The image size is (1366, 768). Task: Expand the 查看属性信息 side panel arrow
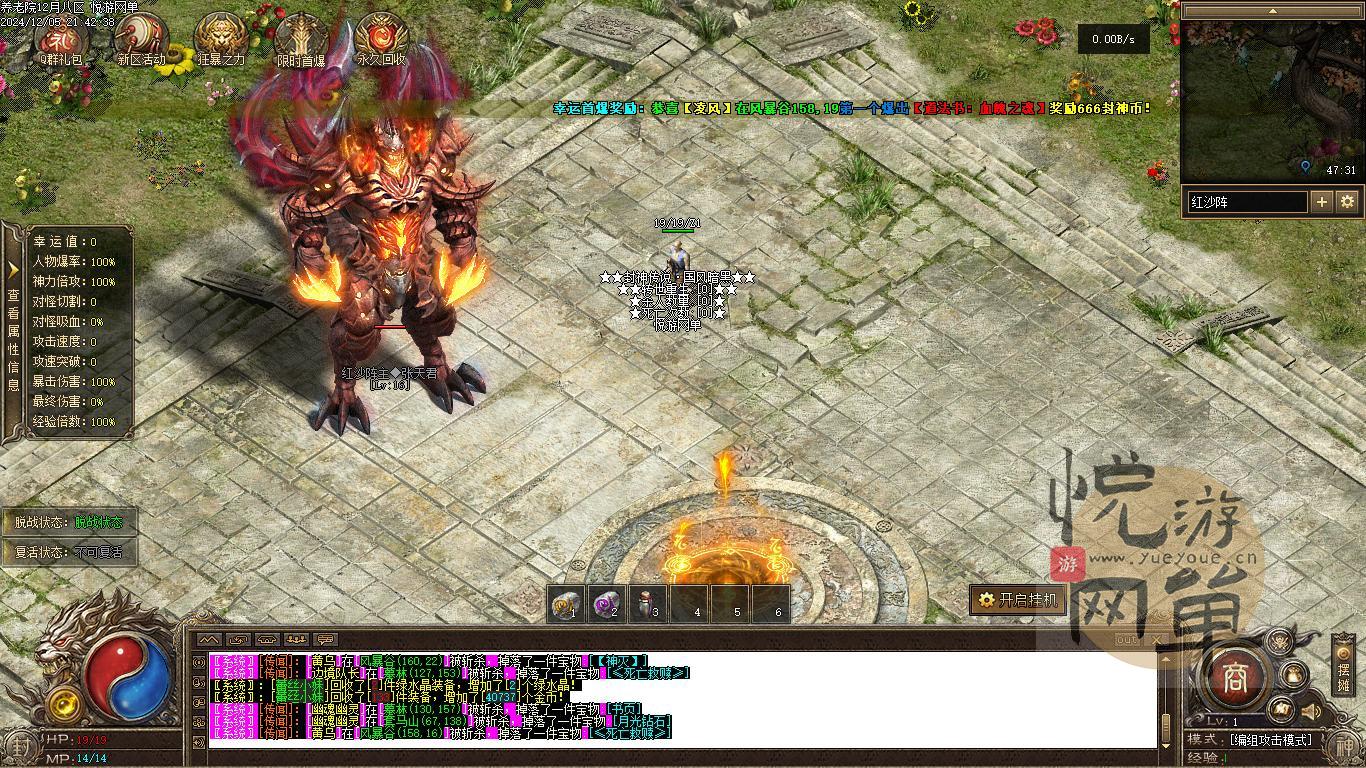click(13, 270)
